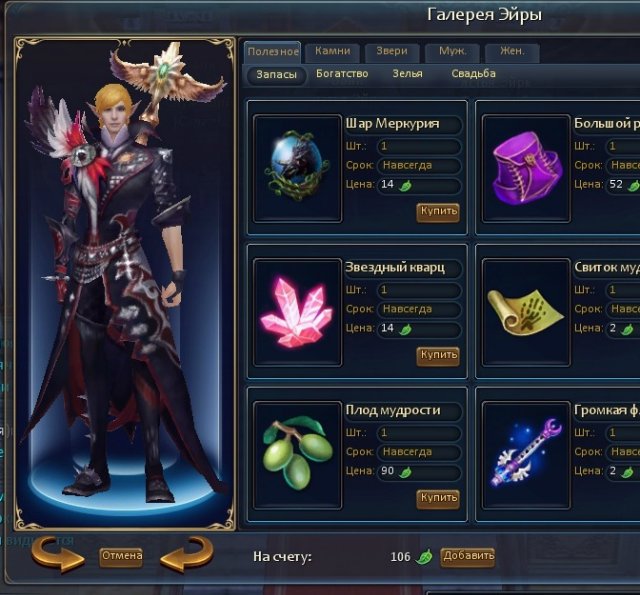Select the Свадьба subcategory
Image resolution: width=640 pixels, height=595 pixels.
473,74
